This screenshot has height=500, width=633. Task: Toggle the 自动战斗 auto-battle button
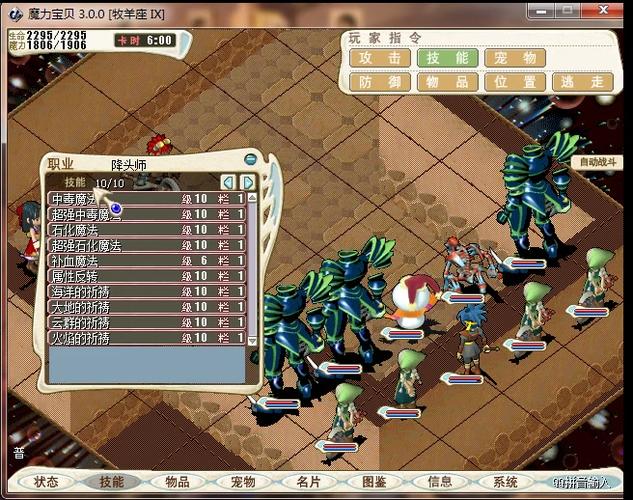click(x=598, y=162)
